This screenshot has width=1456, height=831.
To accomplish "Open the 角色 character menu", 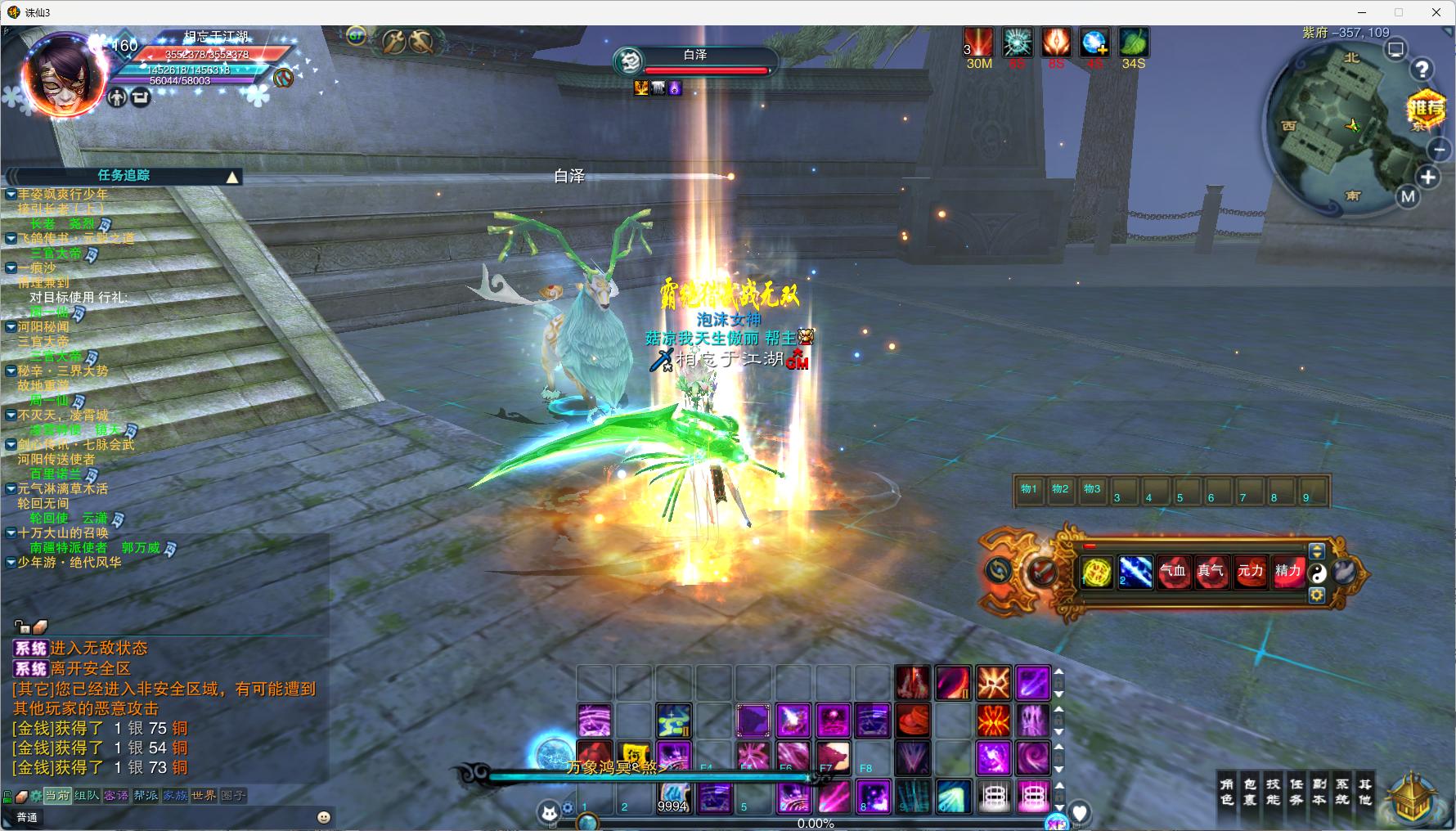I will (1227, 791).
